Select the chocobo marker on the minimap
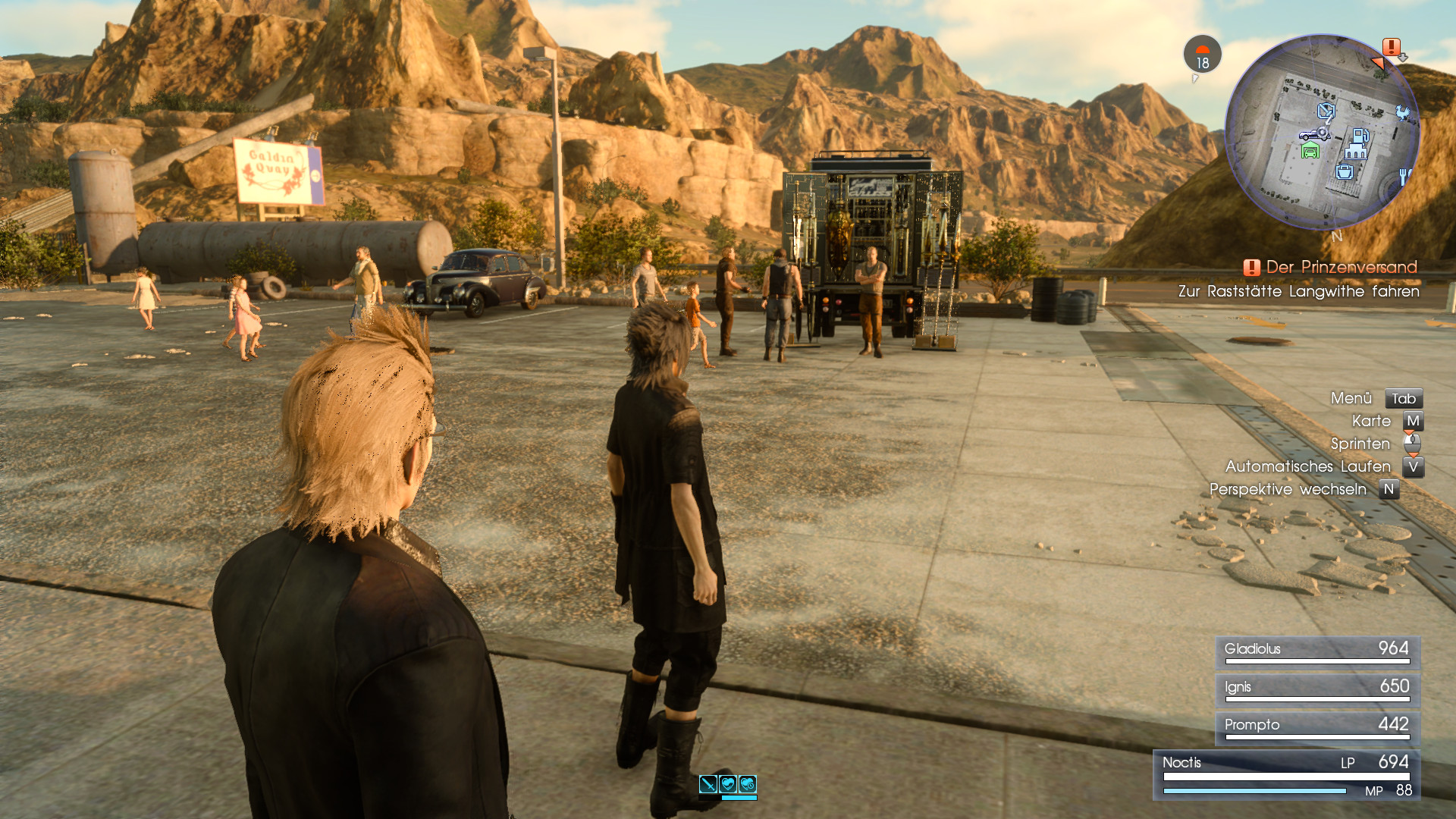 pyautogui.click(x=1402, y=114)
